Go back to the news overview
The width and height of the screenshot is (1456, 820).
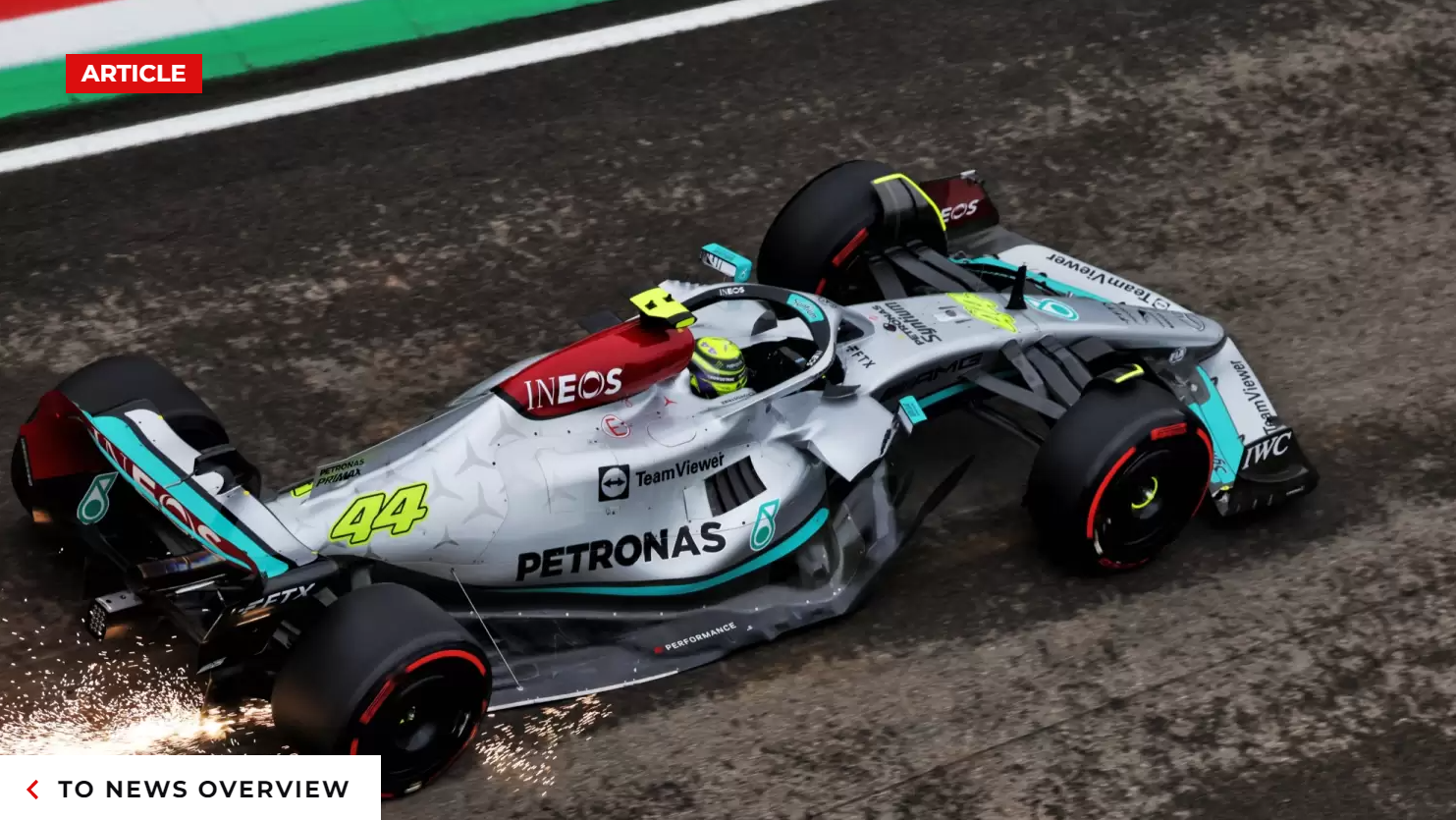189,789
